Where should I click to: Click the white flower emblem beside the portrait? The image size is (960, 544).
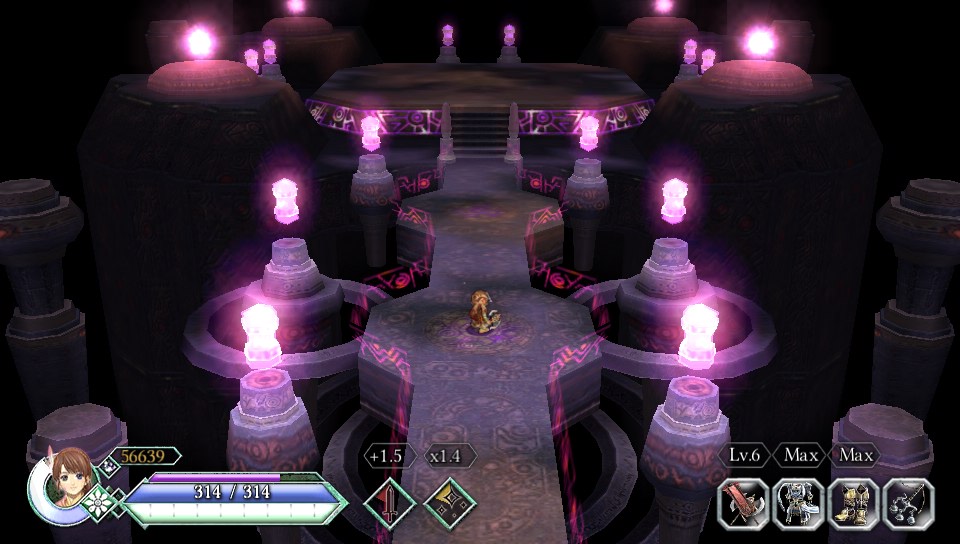99,499
